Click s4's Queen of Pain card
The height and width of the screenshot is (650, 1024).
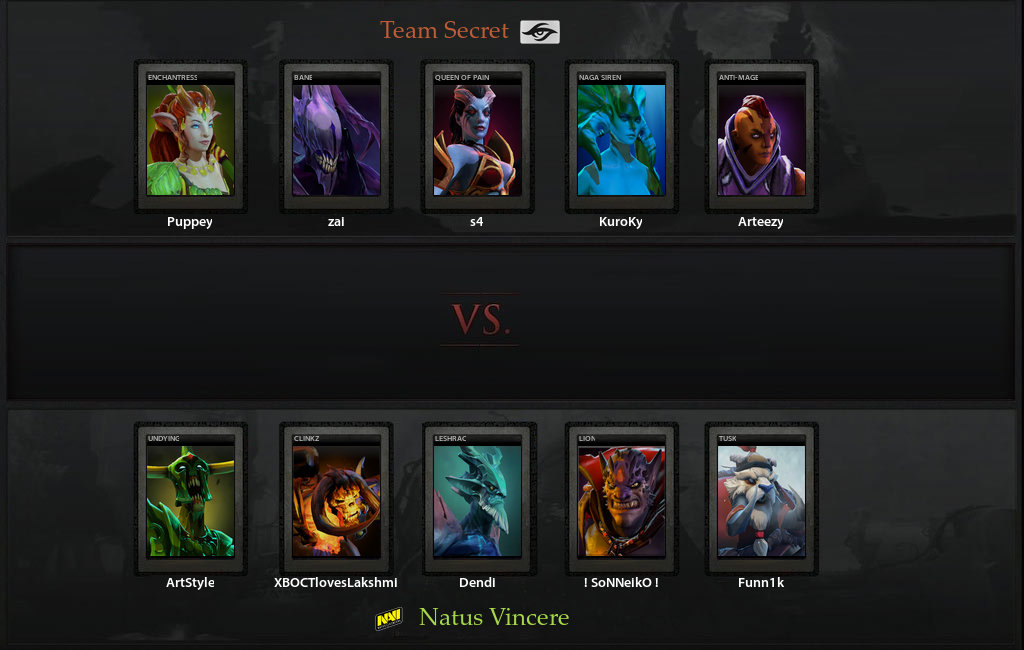(477, 137)
